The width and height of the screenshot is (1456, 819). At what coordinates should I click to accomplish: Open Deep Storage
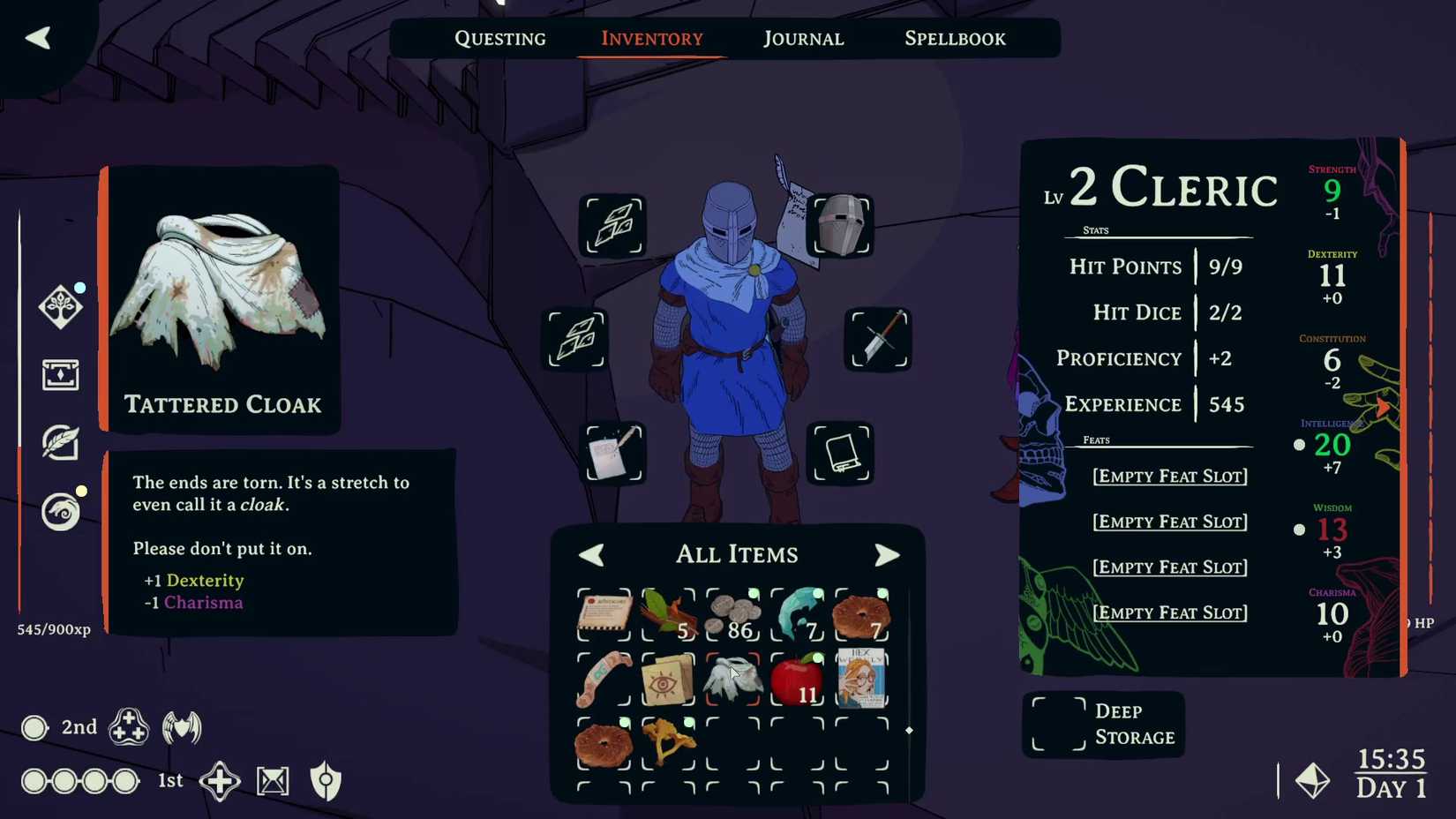pyautogui.click(x=1104, y=724)
